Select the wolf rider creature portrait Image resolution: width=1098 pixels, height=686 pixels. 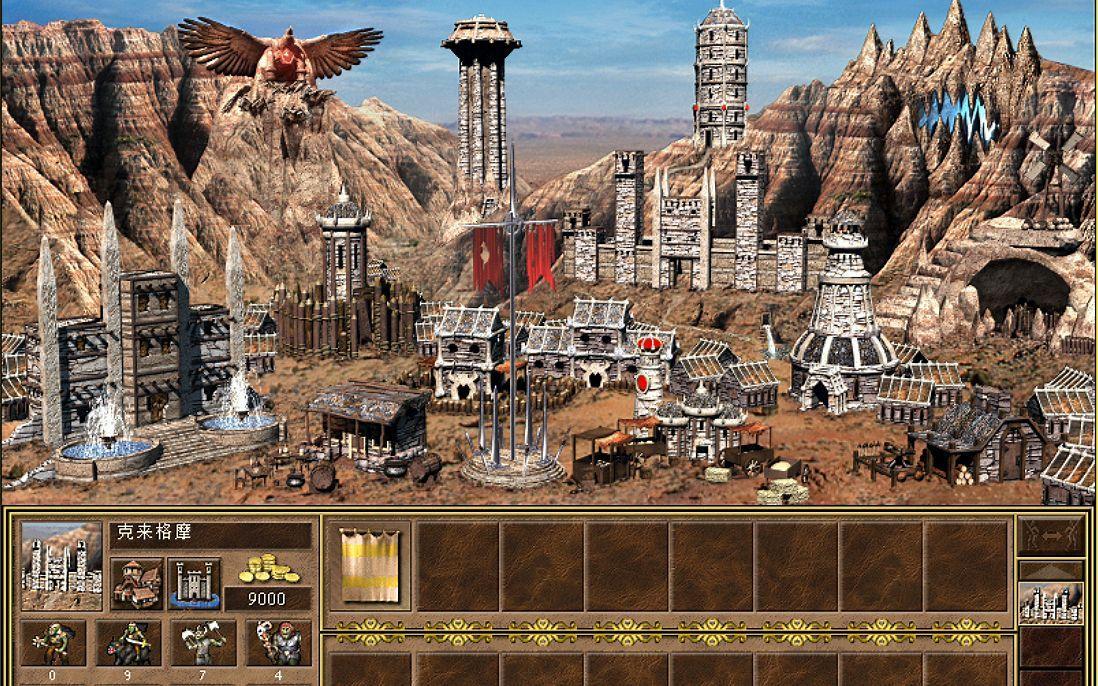pyautogui.click(x=128, y=643)
